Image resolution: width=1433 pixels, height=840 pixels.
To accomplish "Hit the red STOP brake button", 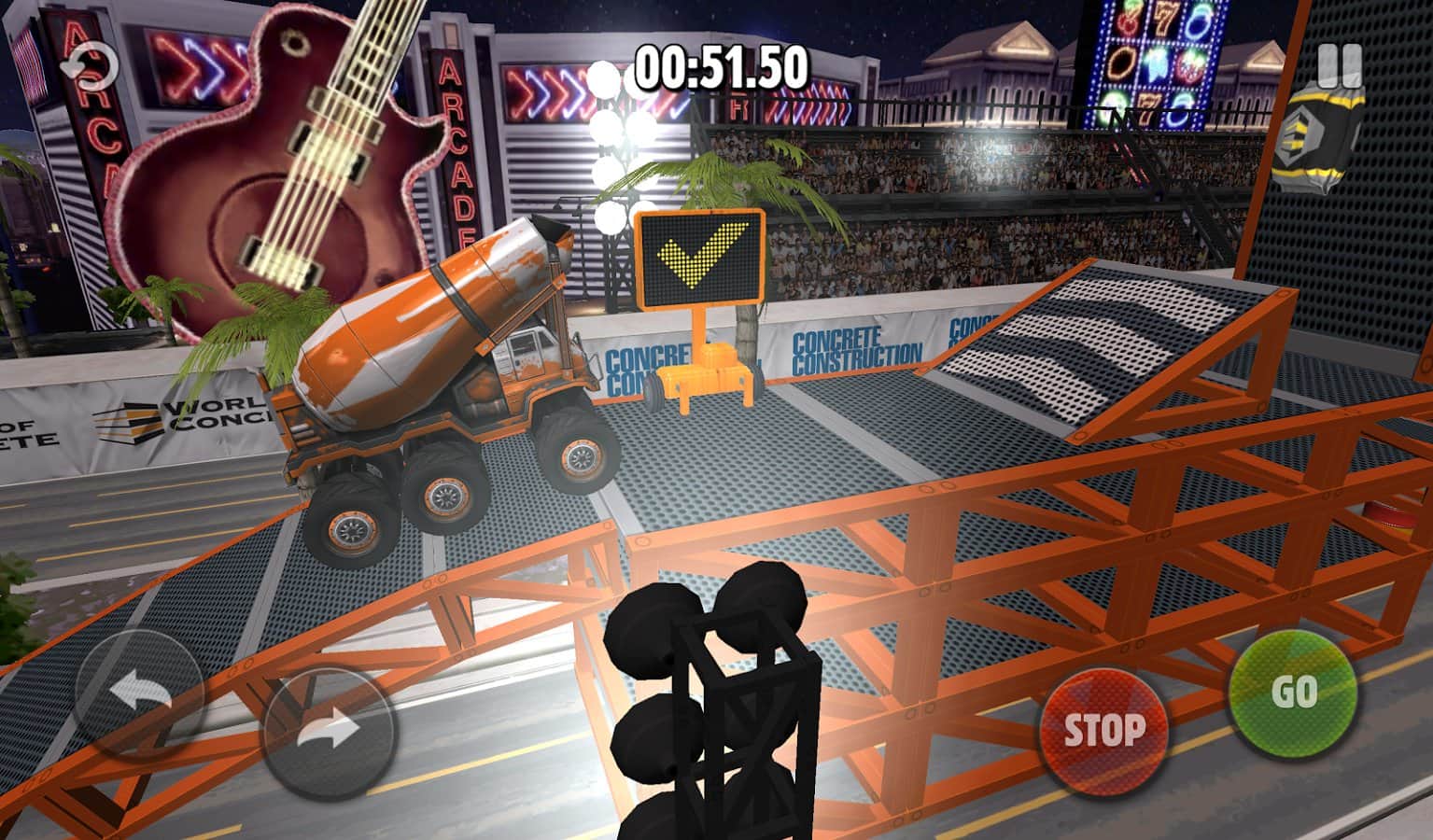I will (1104, 729).
